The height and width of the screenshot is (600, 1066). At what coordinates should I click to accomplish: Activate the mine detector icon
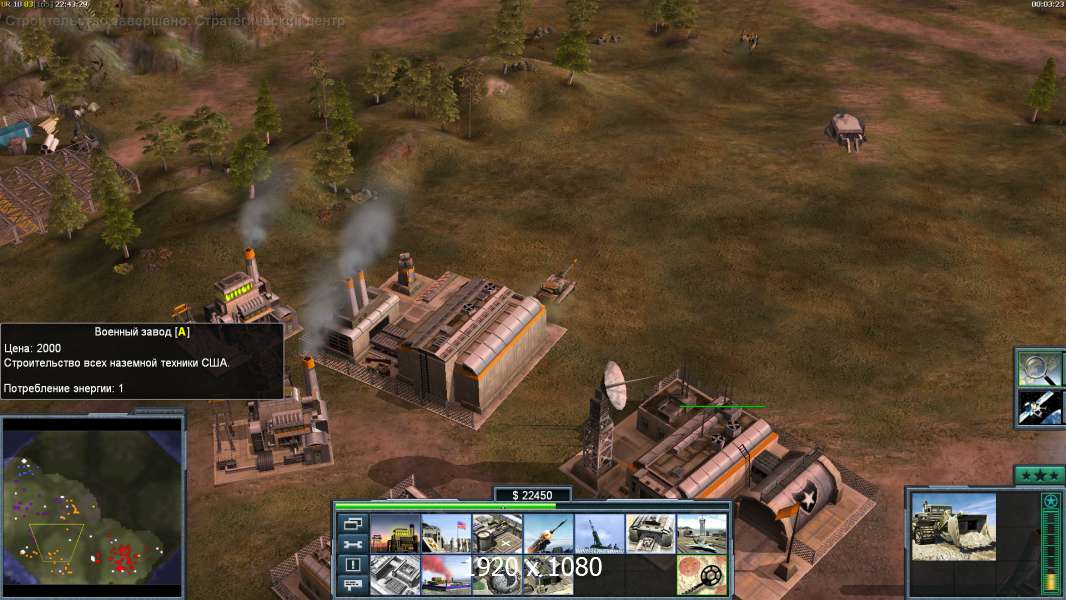coord(701,574)
